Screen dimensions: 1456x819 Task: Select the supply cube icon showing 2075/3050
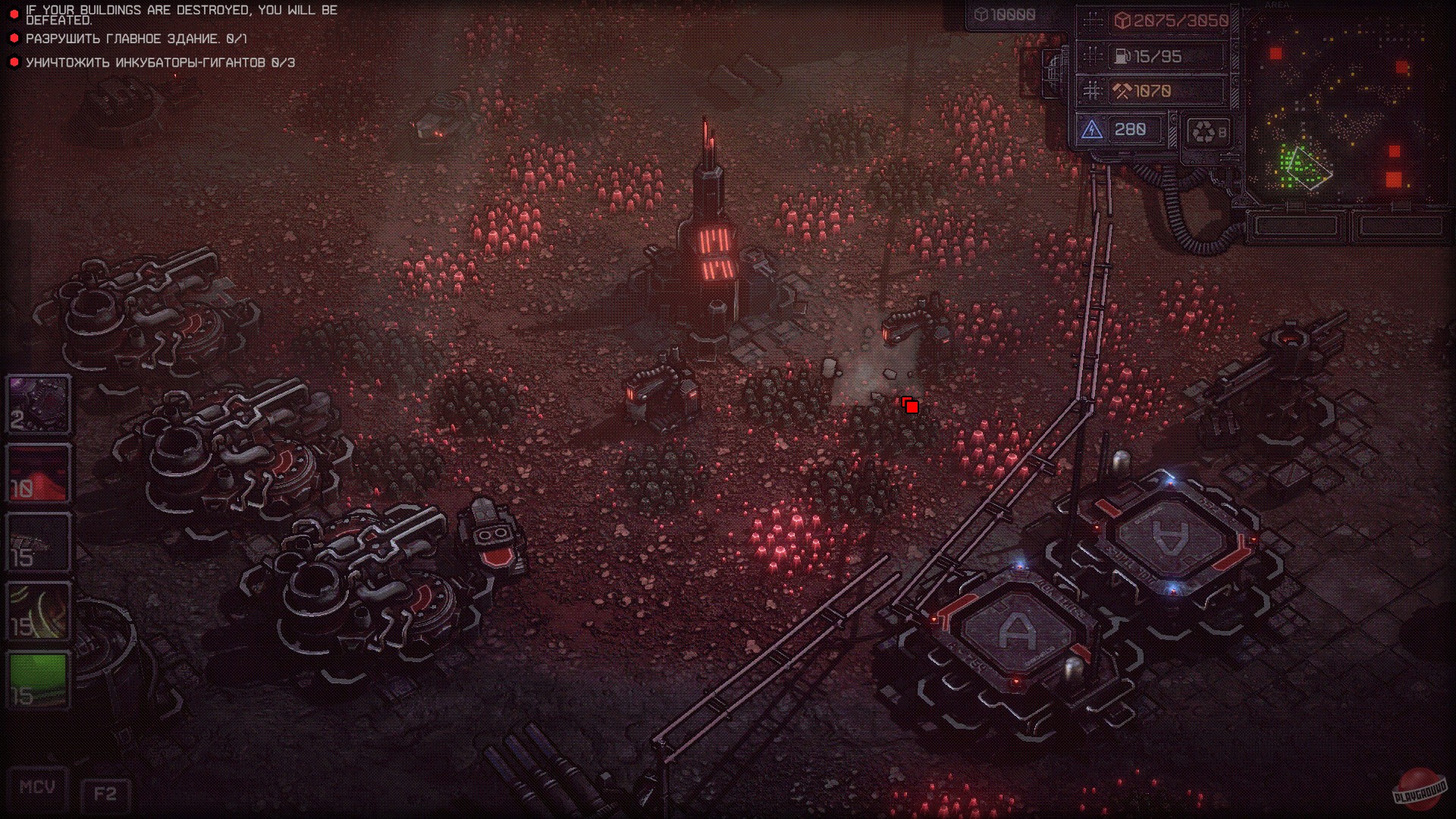1124,21
